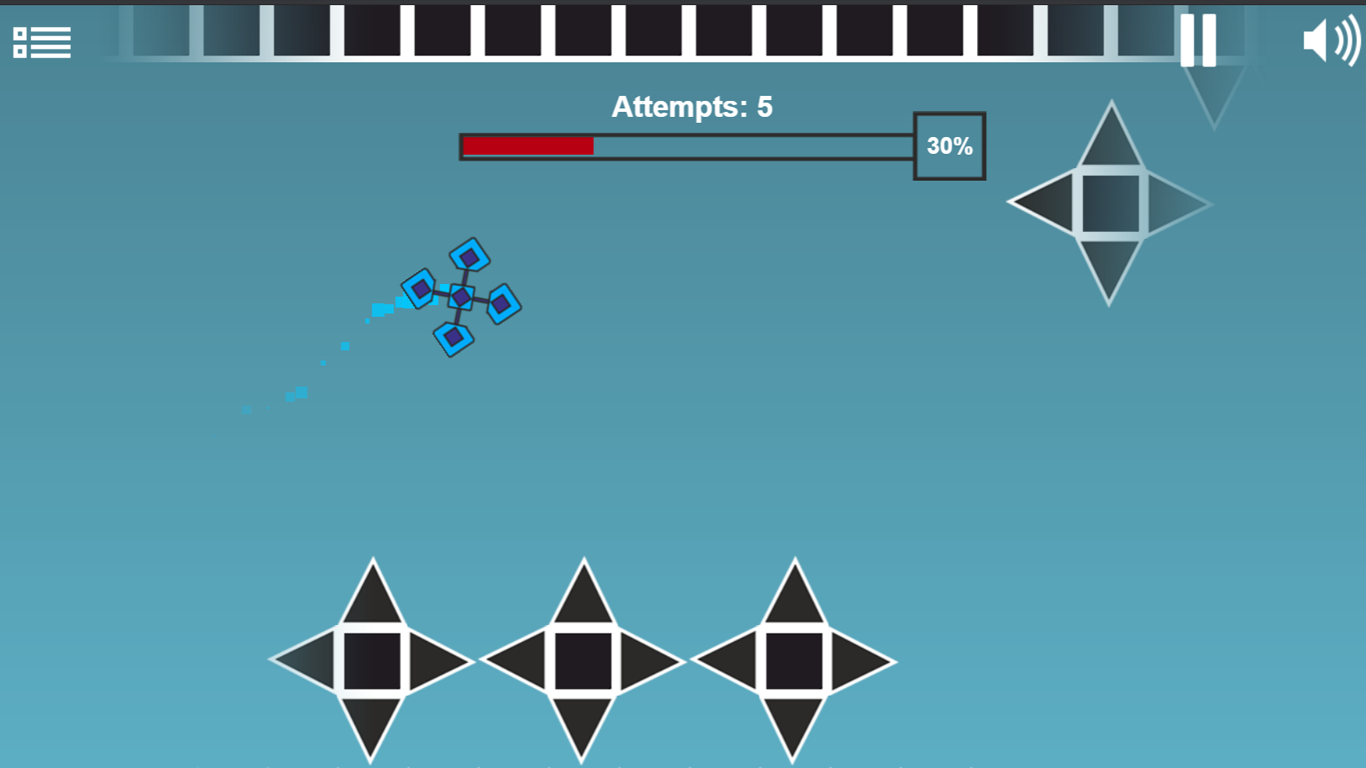Click the rightmost bottom spike obstacle
The width and height of the screenshot is (1366, 768).
[x=796, y=660]
